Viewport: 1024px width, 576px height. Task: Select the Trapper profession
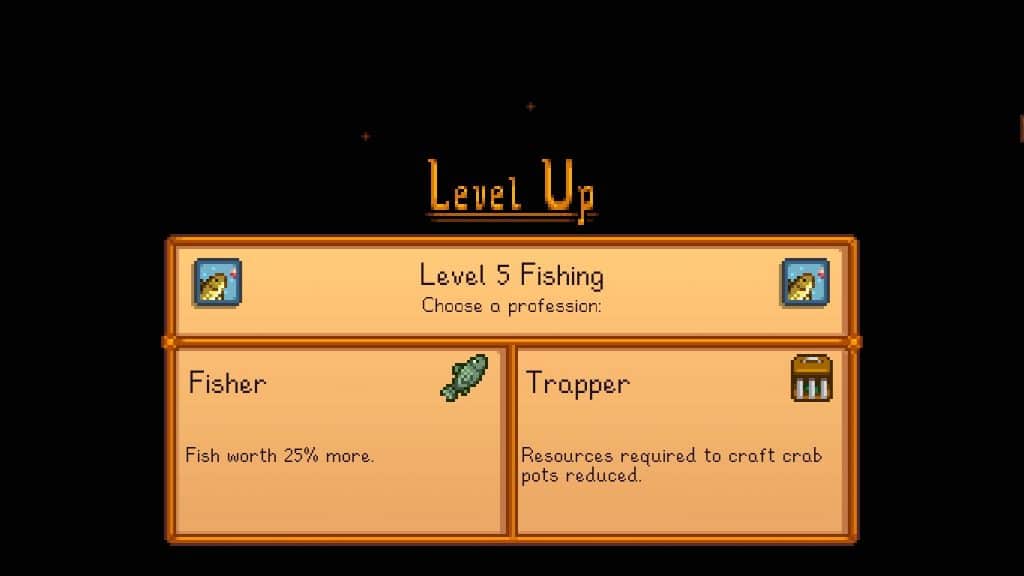(680, 440)
